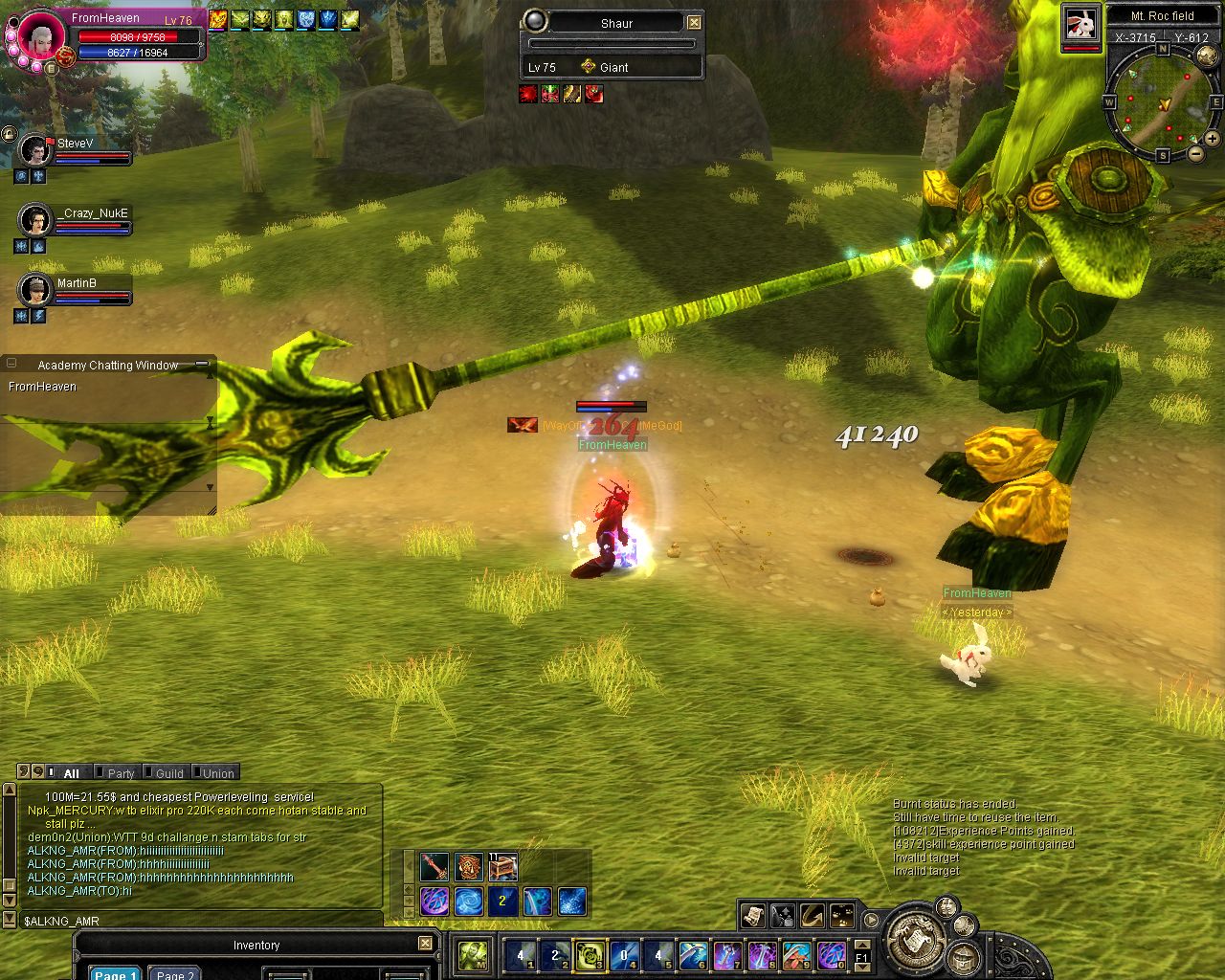1225x980 pixels.
Task: Minimize the Academy Chatting Window
Action: [202, 365]
